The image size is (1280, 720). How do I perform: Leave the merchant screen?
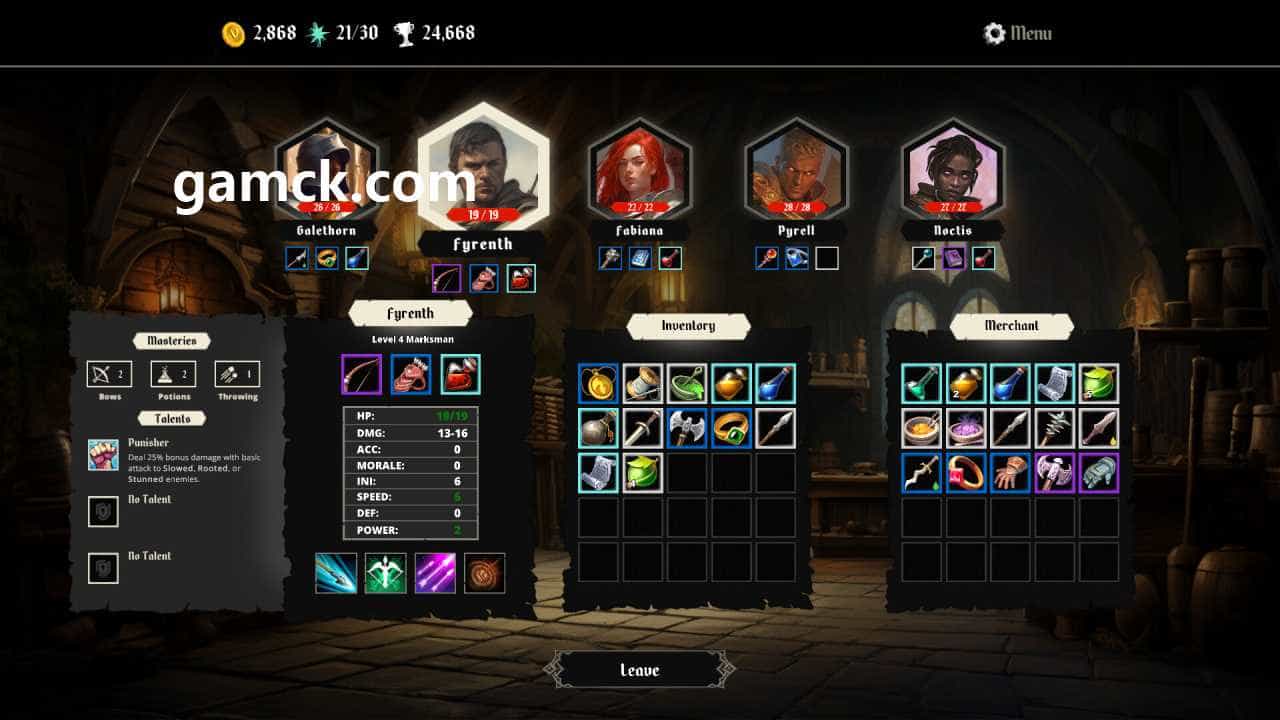(x=640, y=670)
